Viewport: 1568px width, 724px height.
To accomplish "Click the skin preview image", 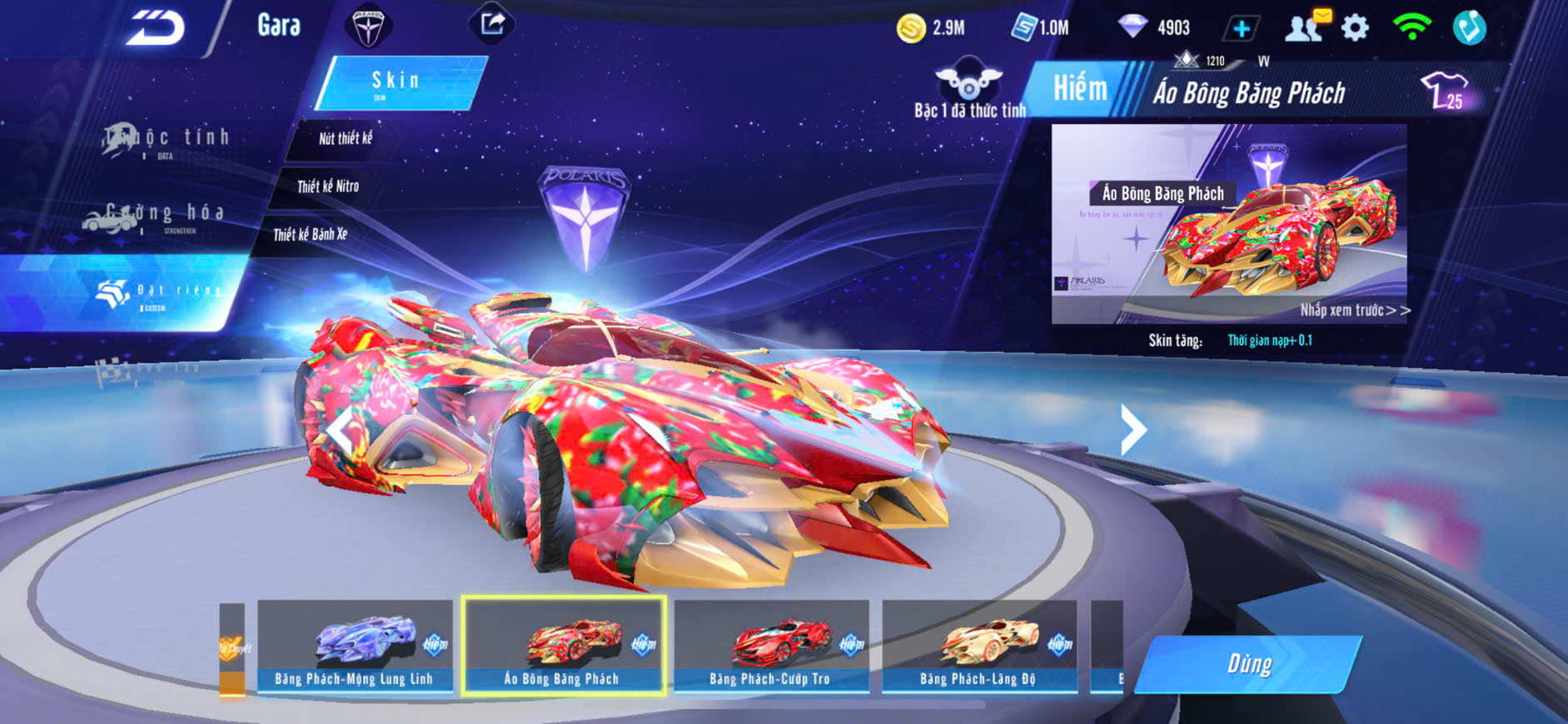I will pos(1229,223).
